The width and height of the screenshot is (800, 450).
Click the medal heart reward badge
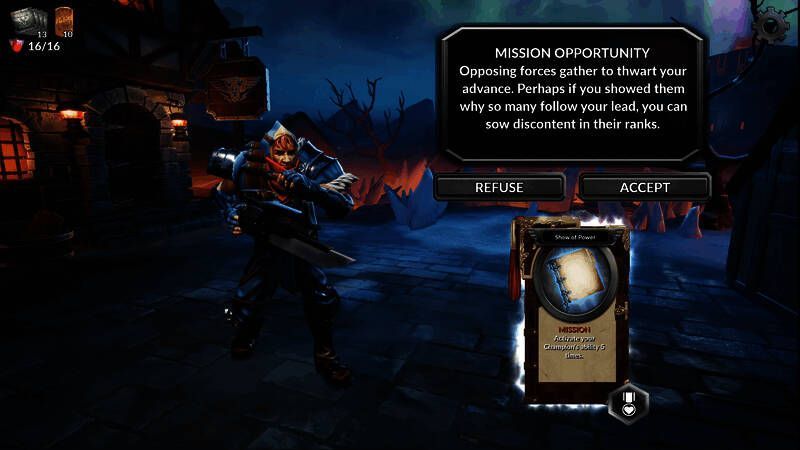(x=629, y=403)
